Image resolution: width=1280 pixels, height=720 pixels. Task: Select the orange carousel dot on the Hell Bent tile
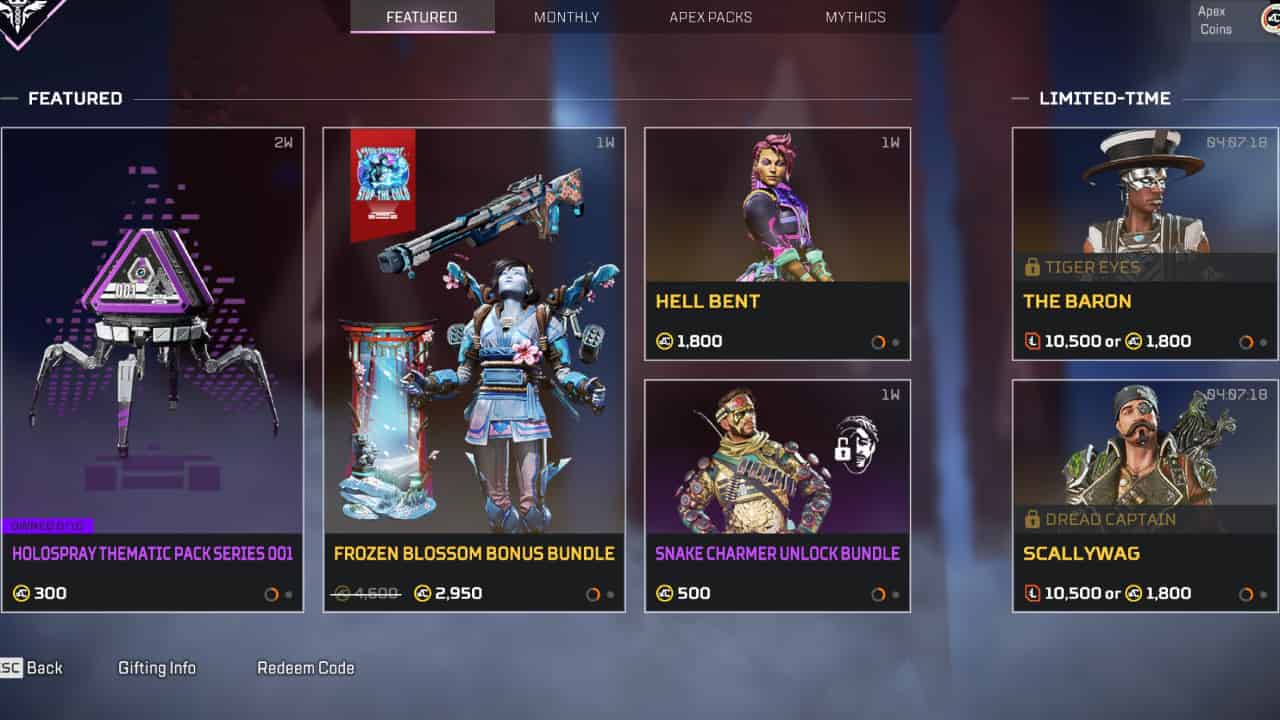pyautogui.click(x=878, y=341)
